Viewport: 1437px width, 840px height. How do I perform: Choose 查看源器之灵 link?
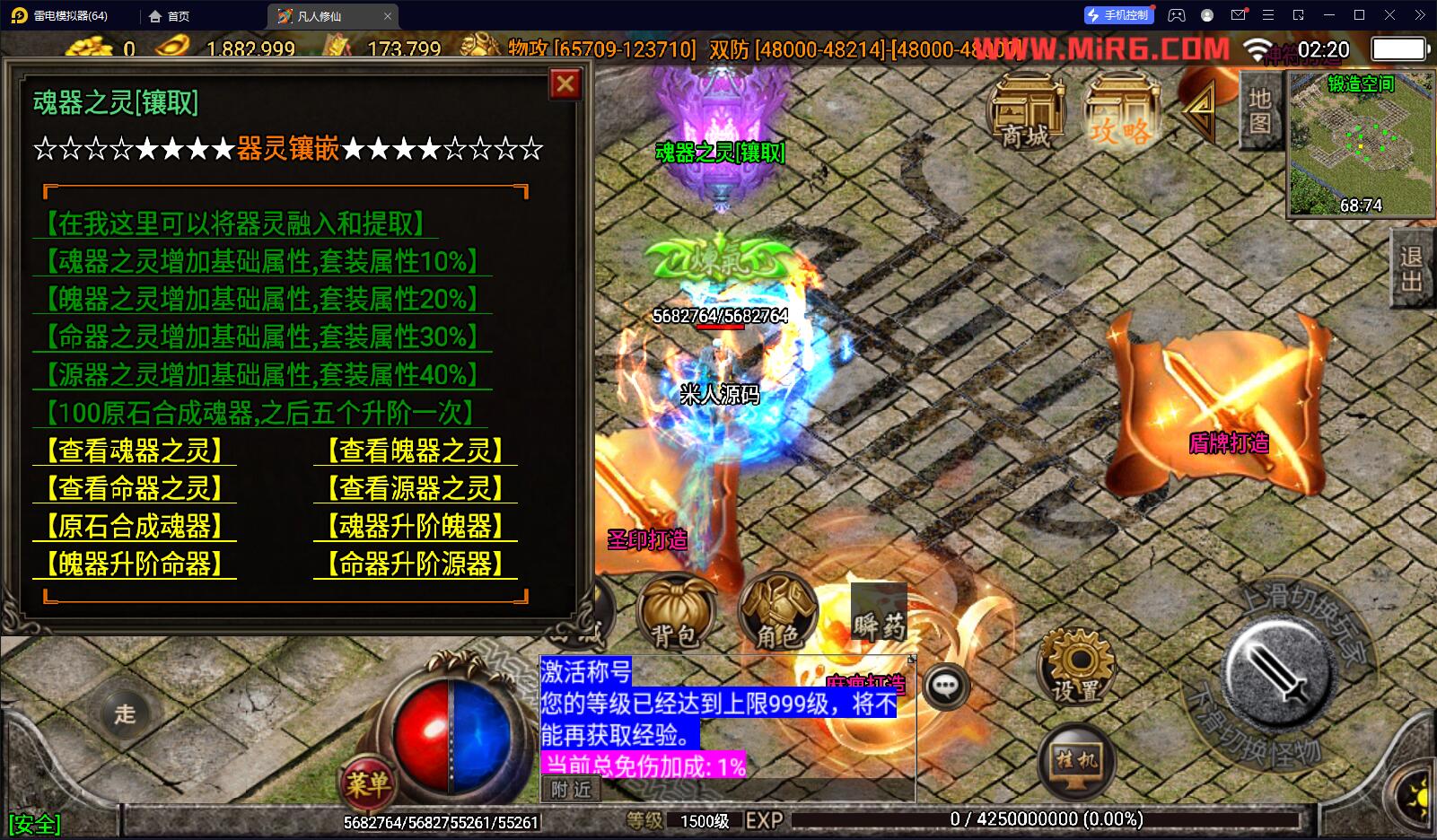(x=416, y=488)
